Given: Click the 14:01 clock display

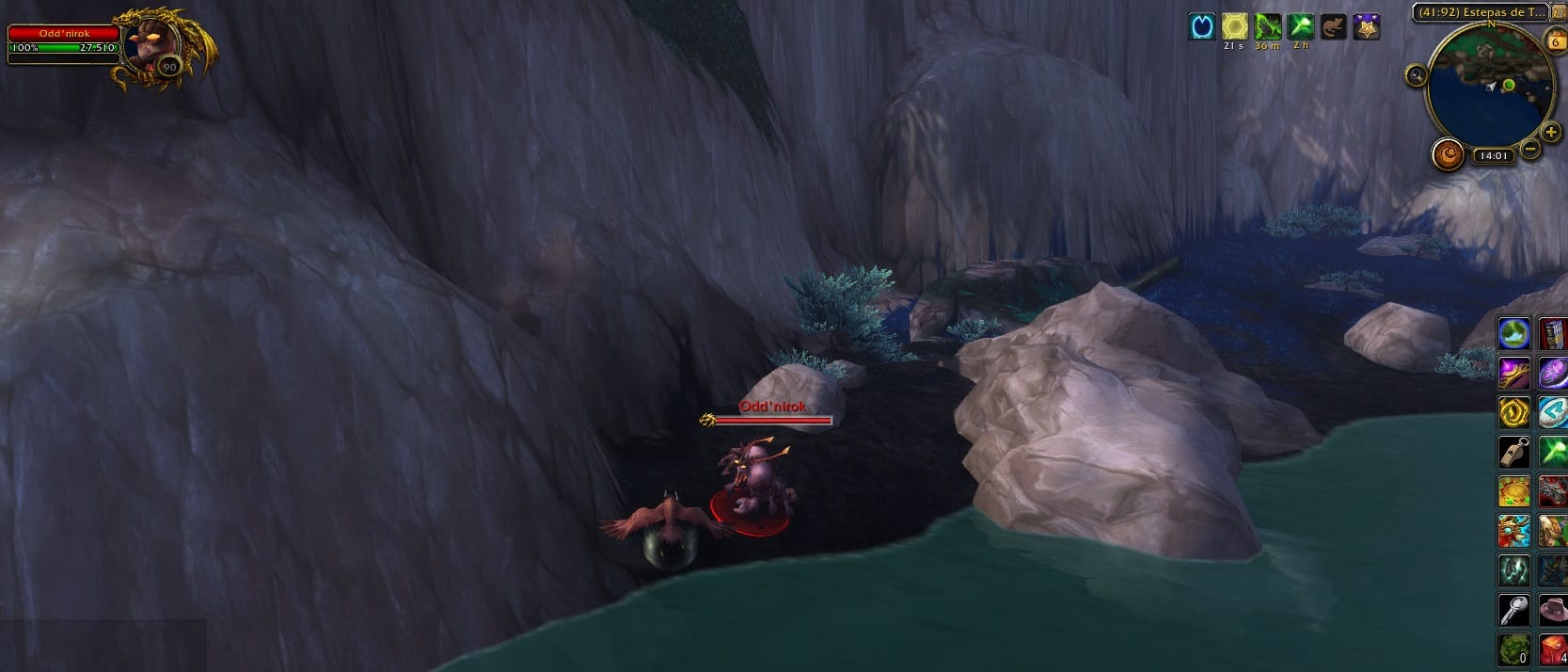Looking at the screenshot, I should coord(1492,156).
